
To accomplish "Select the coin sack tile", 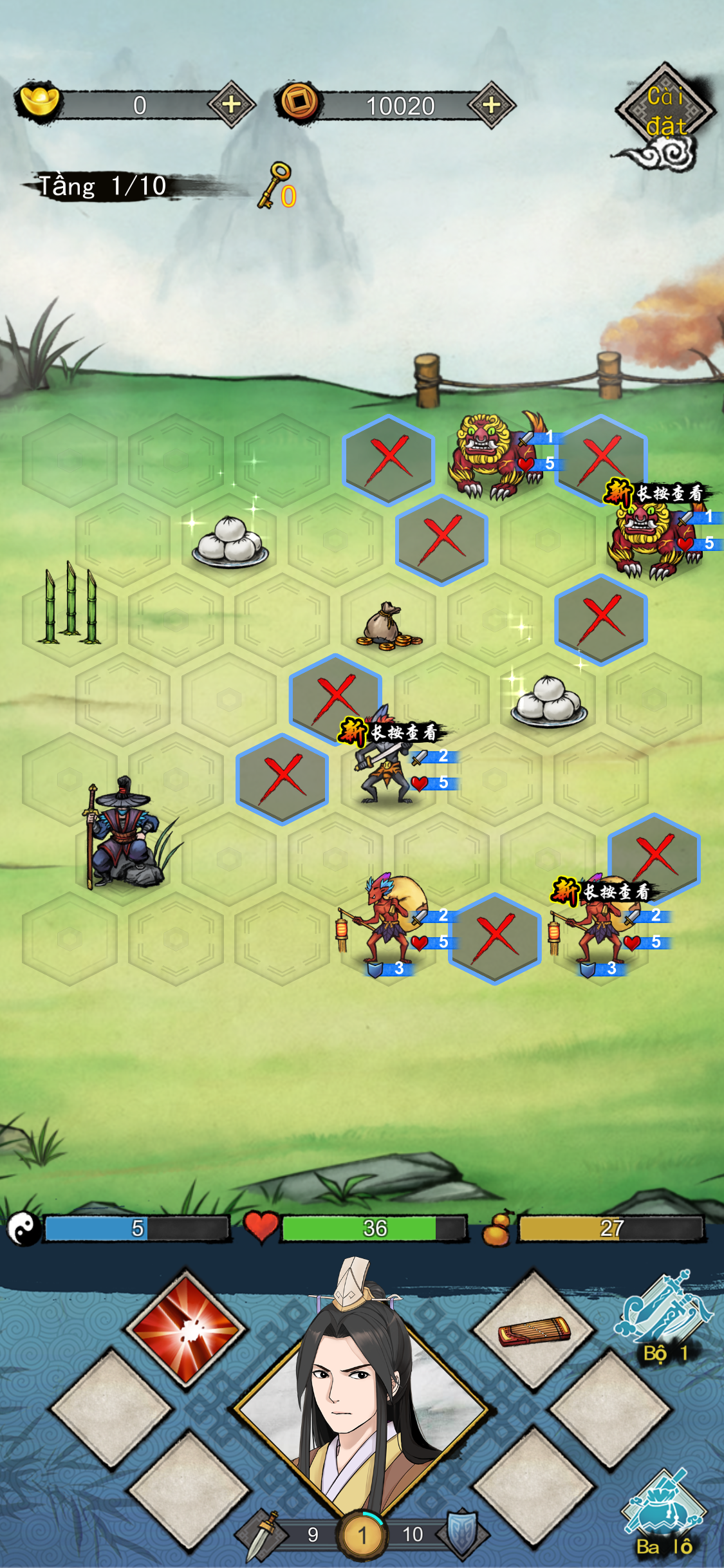I will coord(389,626).
